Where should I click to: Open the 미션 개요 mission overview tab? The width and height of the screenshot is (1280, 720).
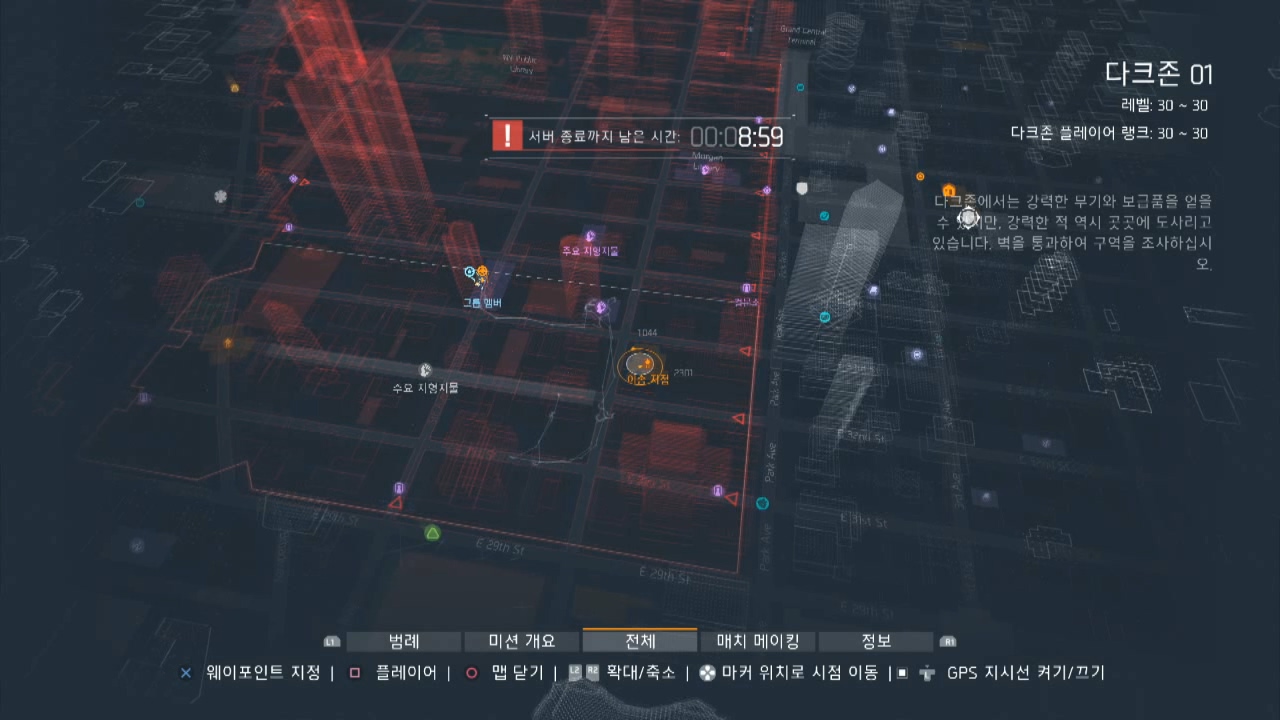point(523,641)
